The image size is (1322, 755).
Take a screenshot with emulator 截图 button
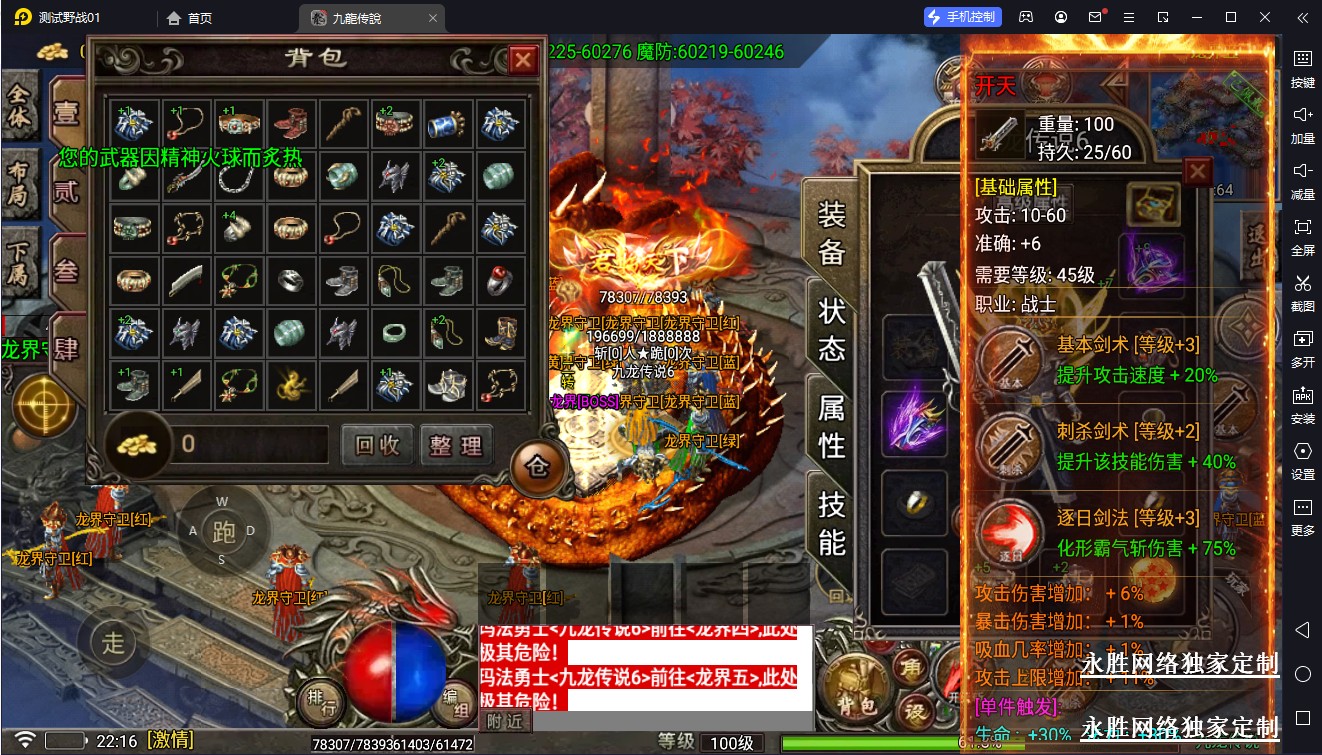point(1302,291)
